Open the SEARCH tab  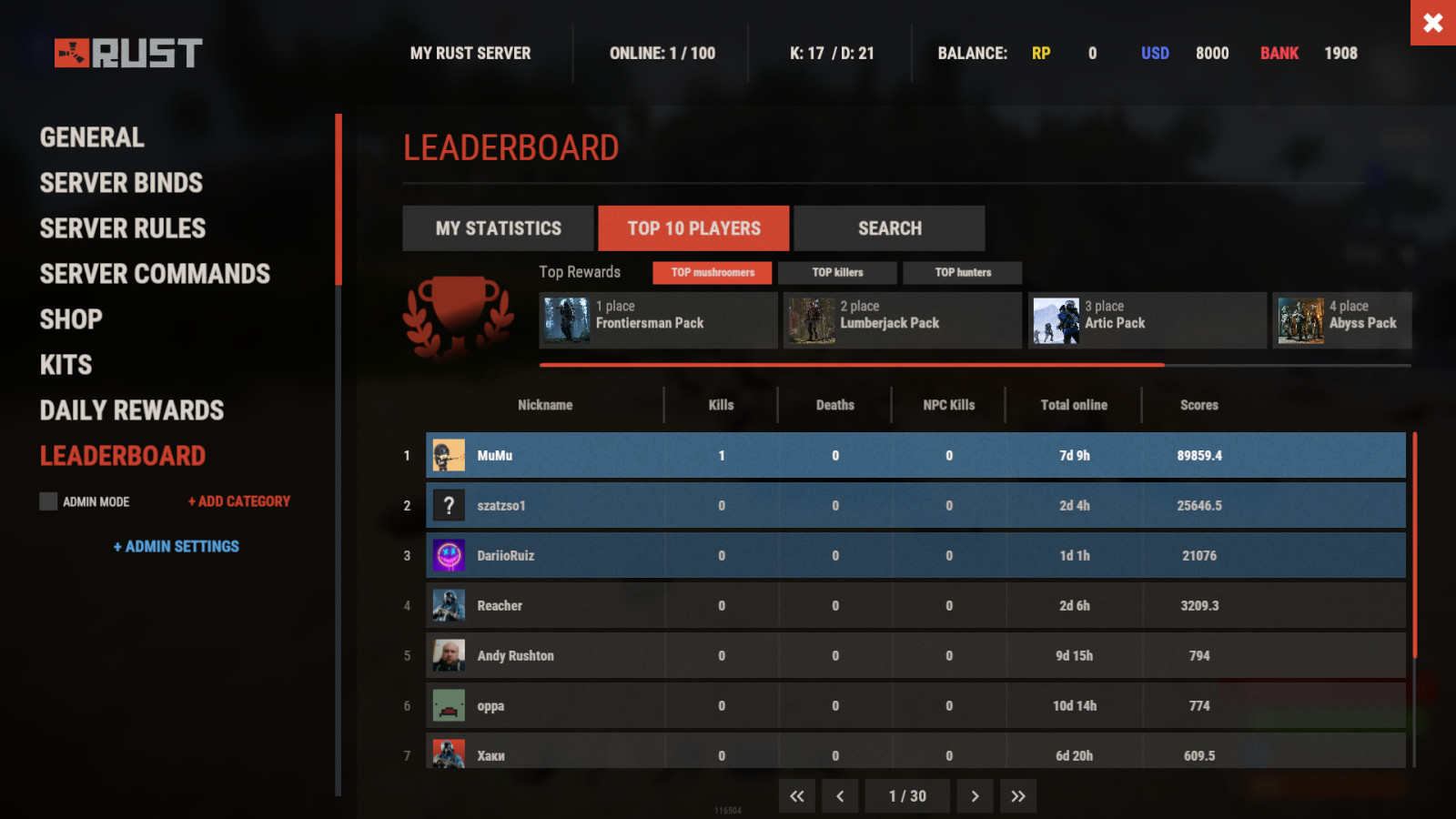[x=889, y=227]
